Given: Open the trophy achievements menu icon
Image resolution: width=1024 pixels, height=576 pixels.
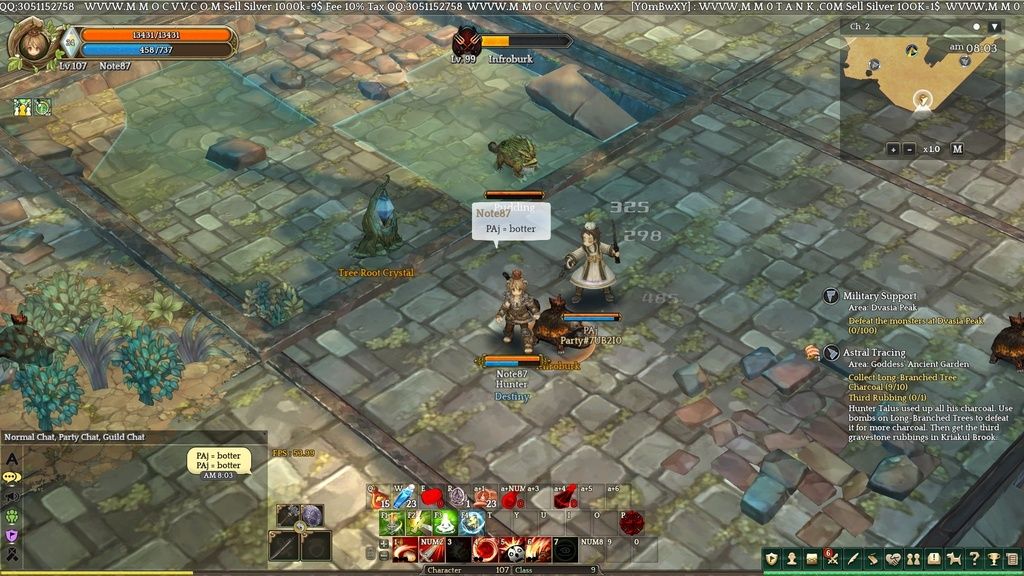Looking at the screenshot, I should pos(994,558).
